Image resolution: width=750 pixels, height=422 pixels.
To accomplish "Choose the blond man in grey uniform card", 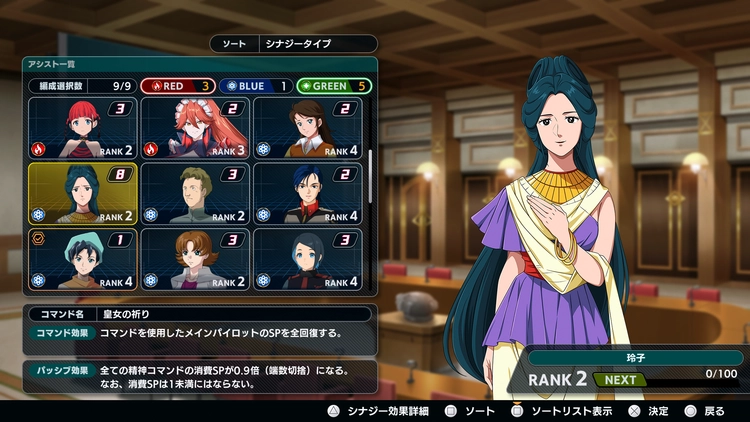I will click(196, 193).
